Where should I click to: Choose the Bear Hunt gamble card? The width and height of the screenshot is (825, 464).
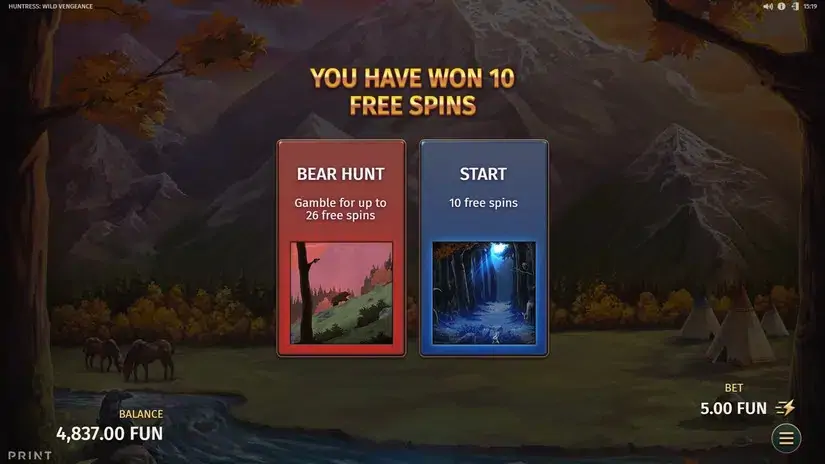pyautogui.click(x=341, y=247)
